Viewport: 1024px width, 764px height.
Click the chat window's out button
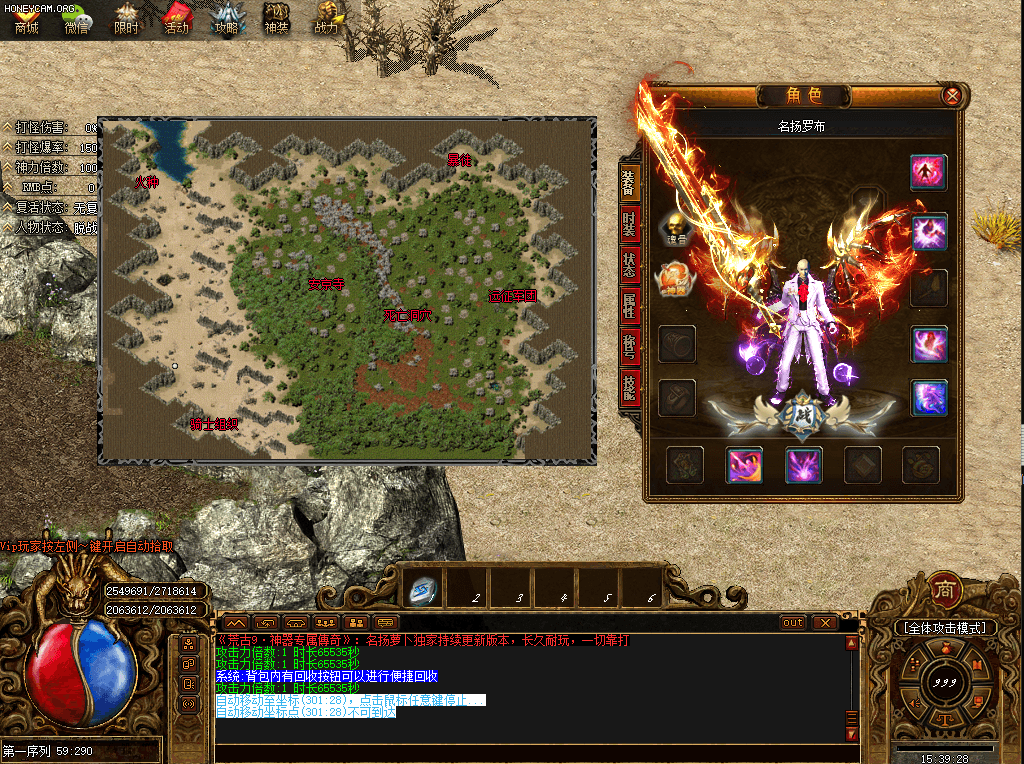pos(792,622)
